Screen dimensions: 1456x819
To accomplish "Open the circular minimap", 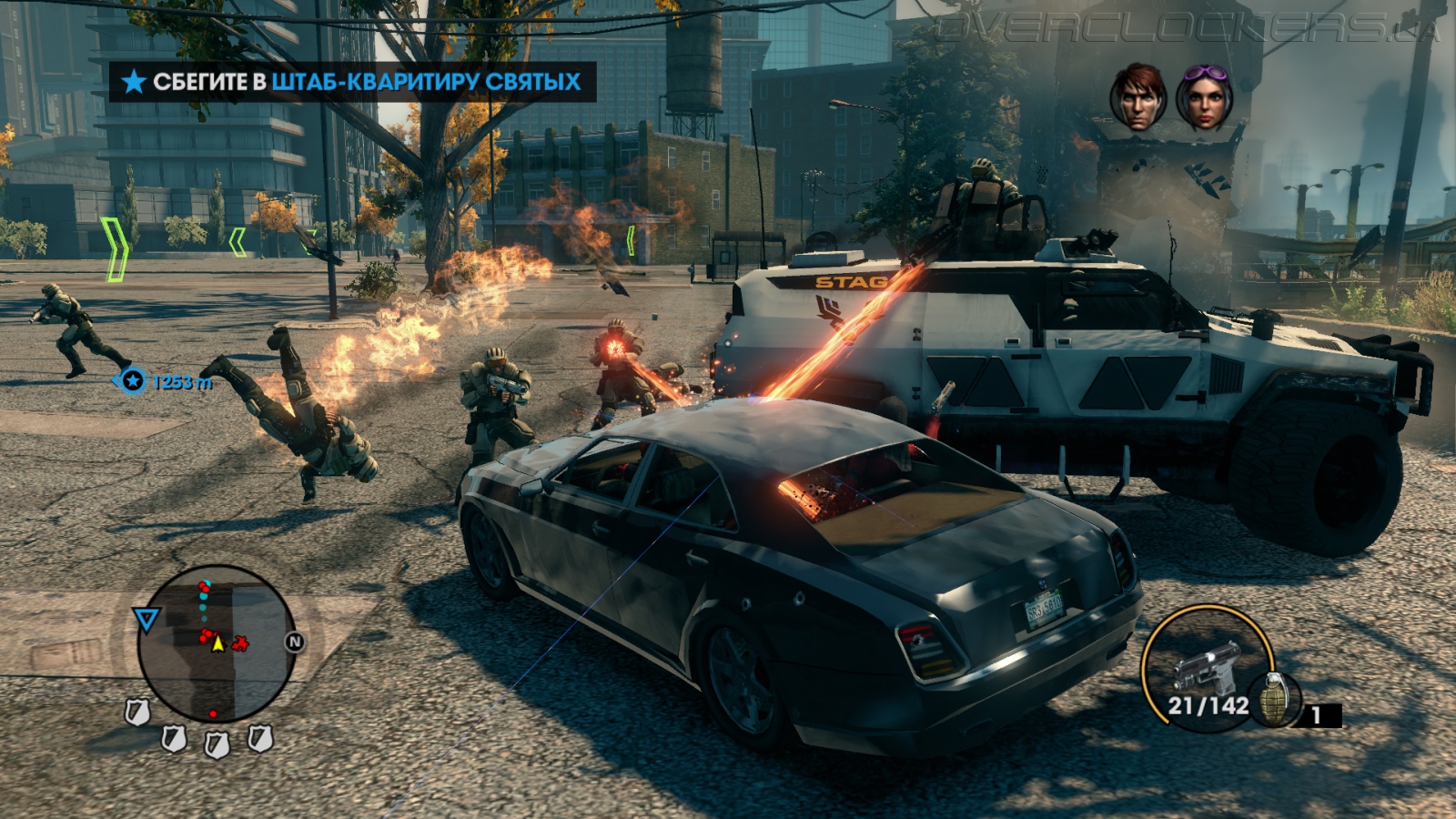I will (x=217, y=644).
